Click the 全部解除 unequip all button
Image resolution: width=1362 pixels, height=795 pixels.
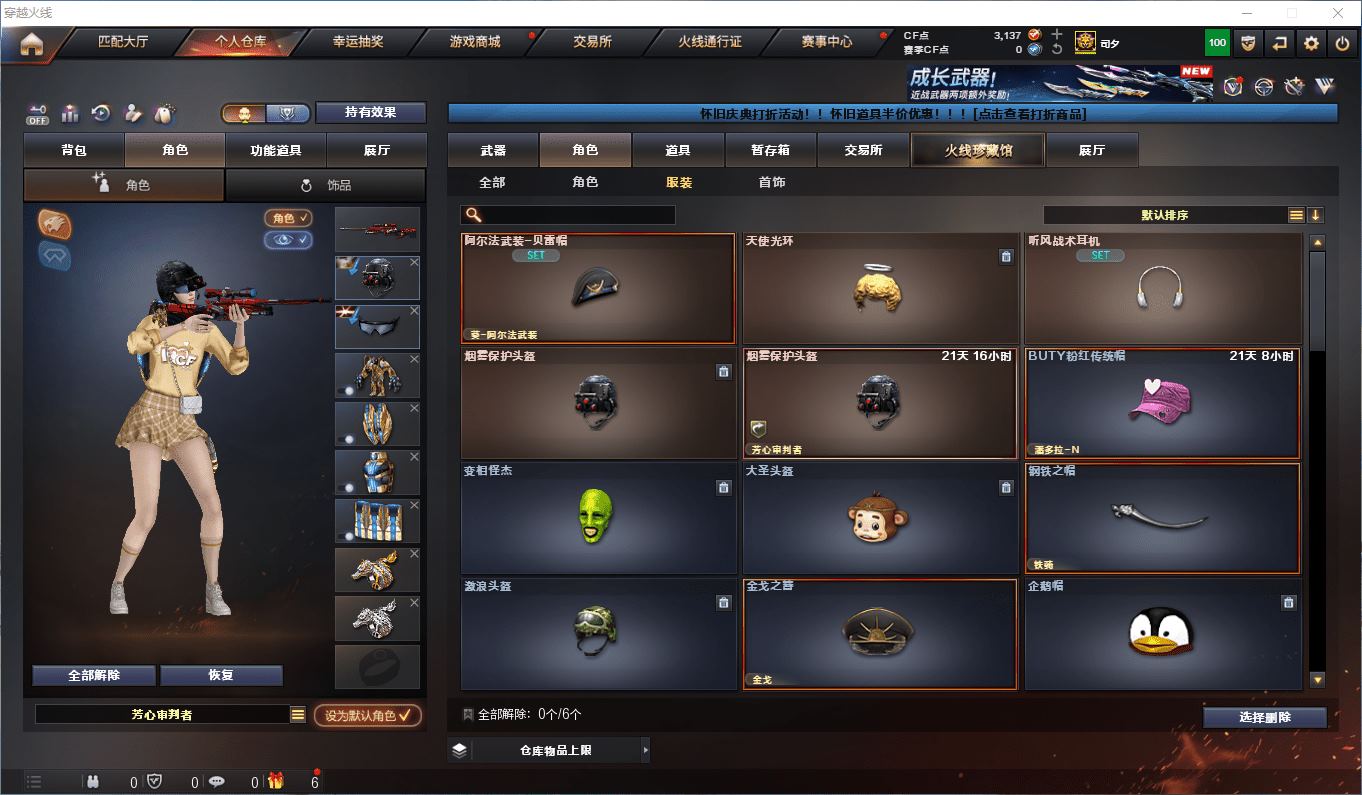pos(94,675)
